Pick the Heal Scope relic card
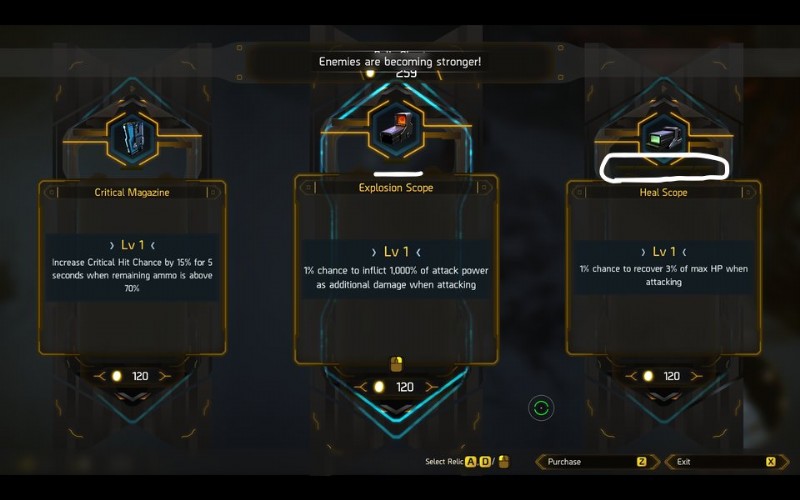The image size is (800, 500). [663, 267]
